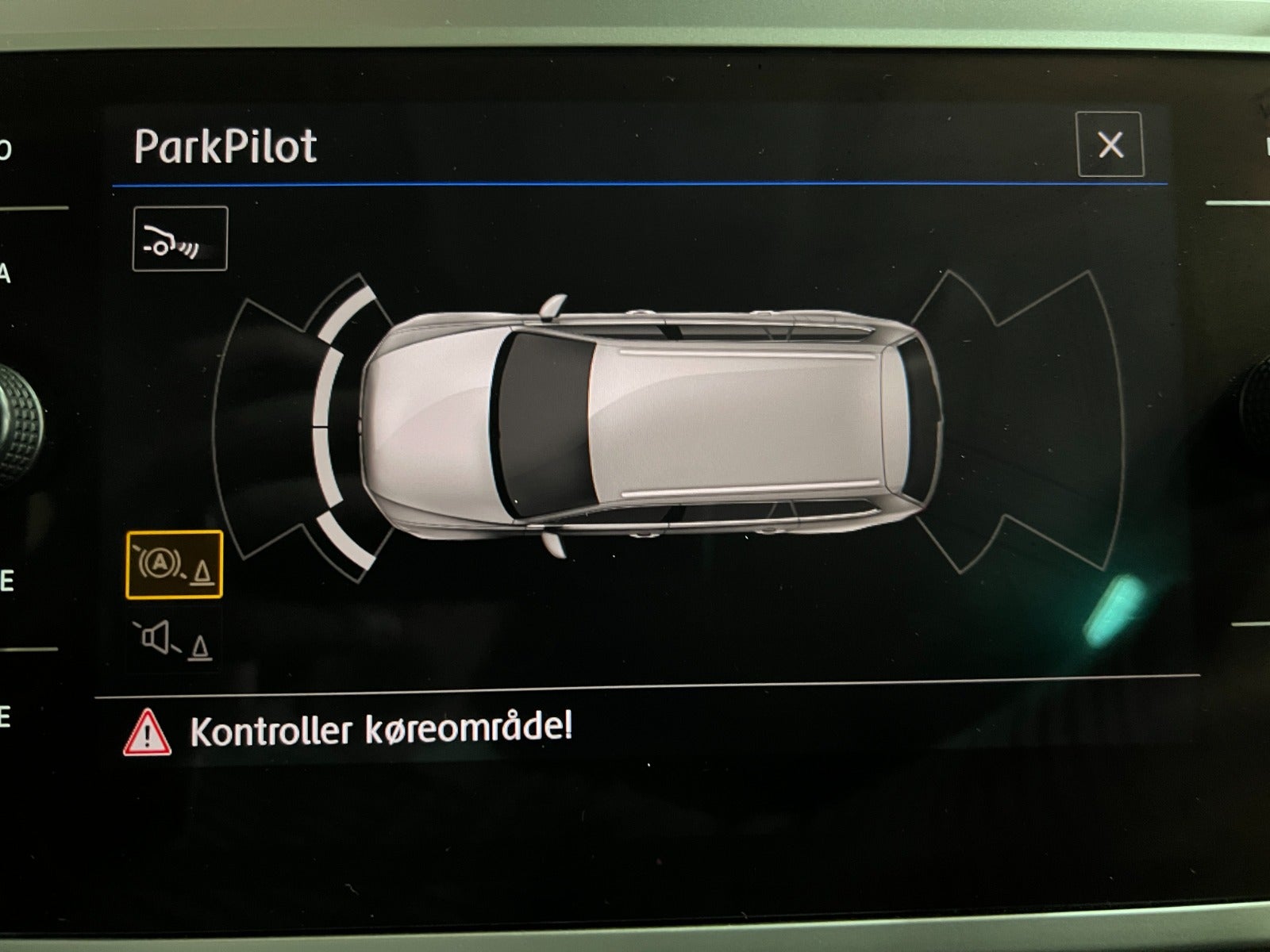This screenshot has height=952, width=1270.
Task: Close the ParkPilot screen
Action: click(x=1109, y=144)
